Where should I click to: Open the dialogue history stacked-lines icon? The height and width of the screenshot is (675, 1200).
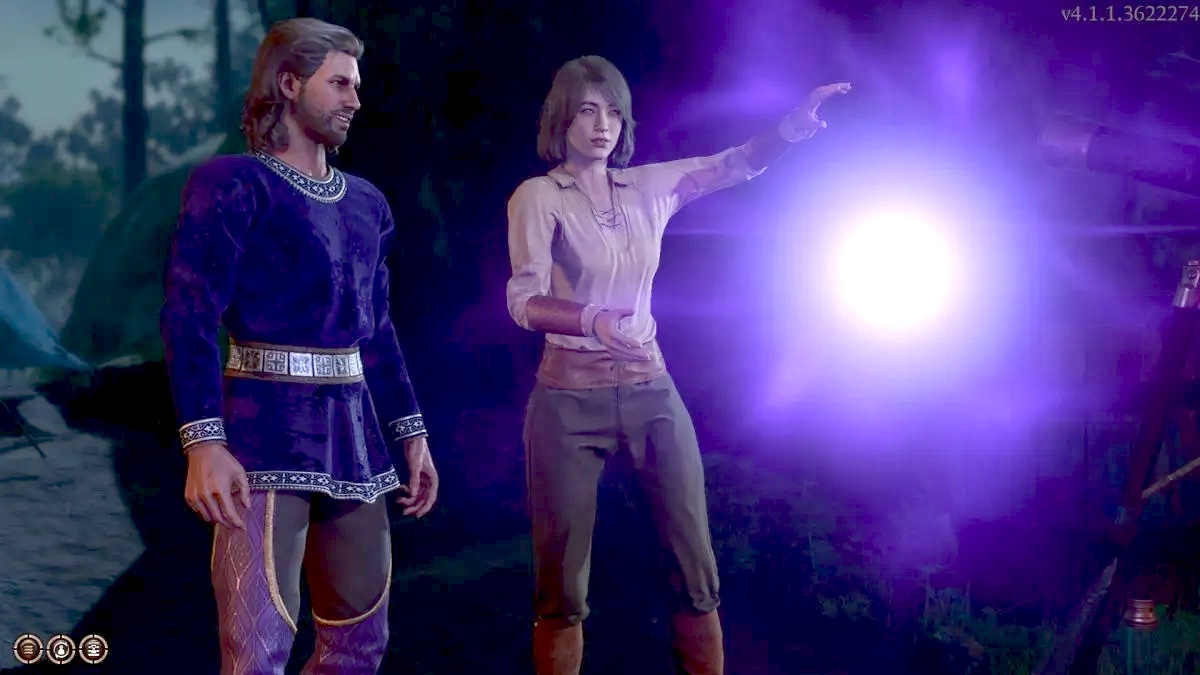pos(28,649)
